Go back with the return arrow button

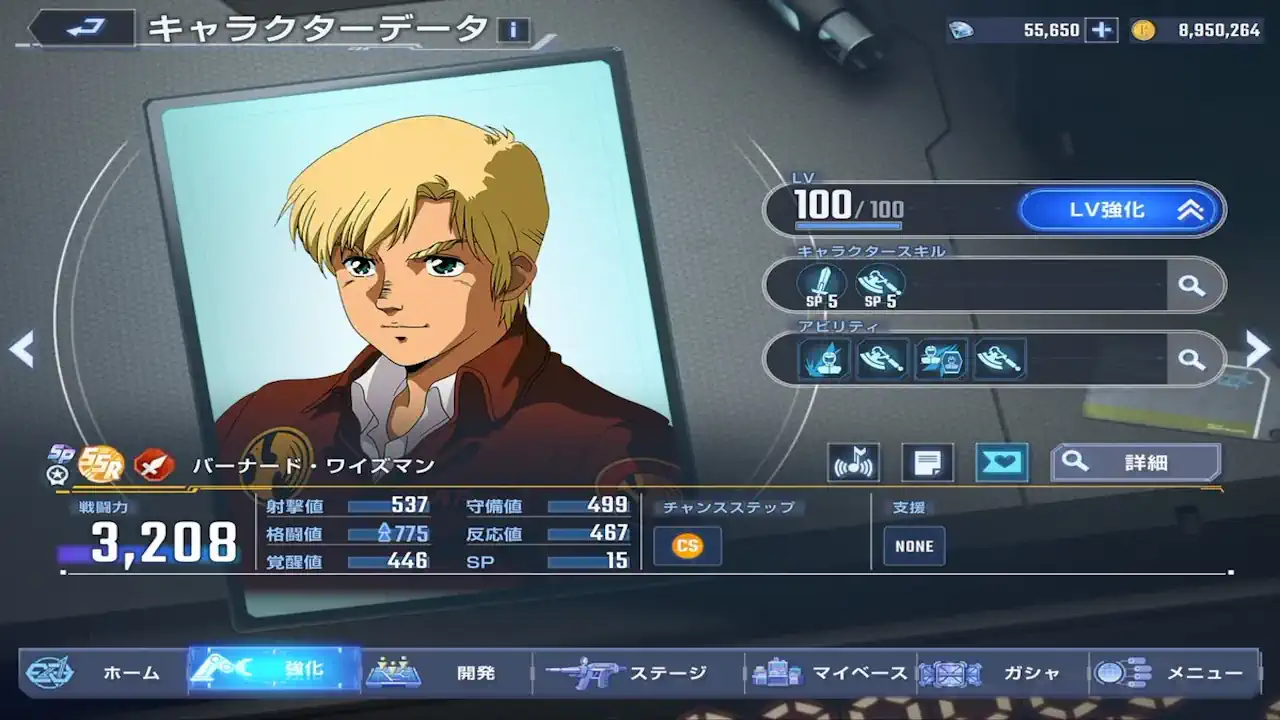click(x=80, y=28)
